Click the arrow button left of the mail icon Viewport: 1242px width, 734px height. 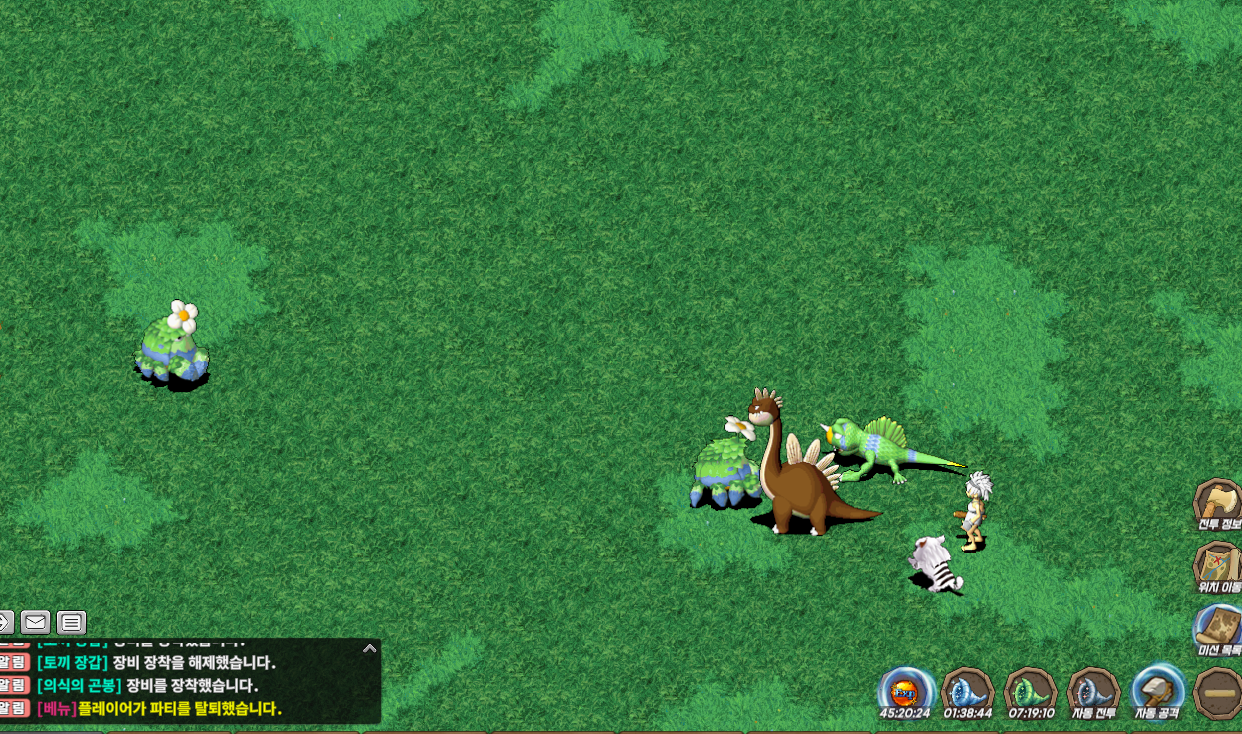[x=5, y=623]
